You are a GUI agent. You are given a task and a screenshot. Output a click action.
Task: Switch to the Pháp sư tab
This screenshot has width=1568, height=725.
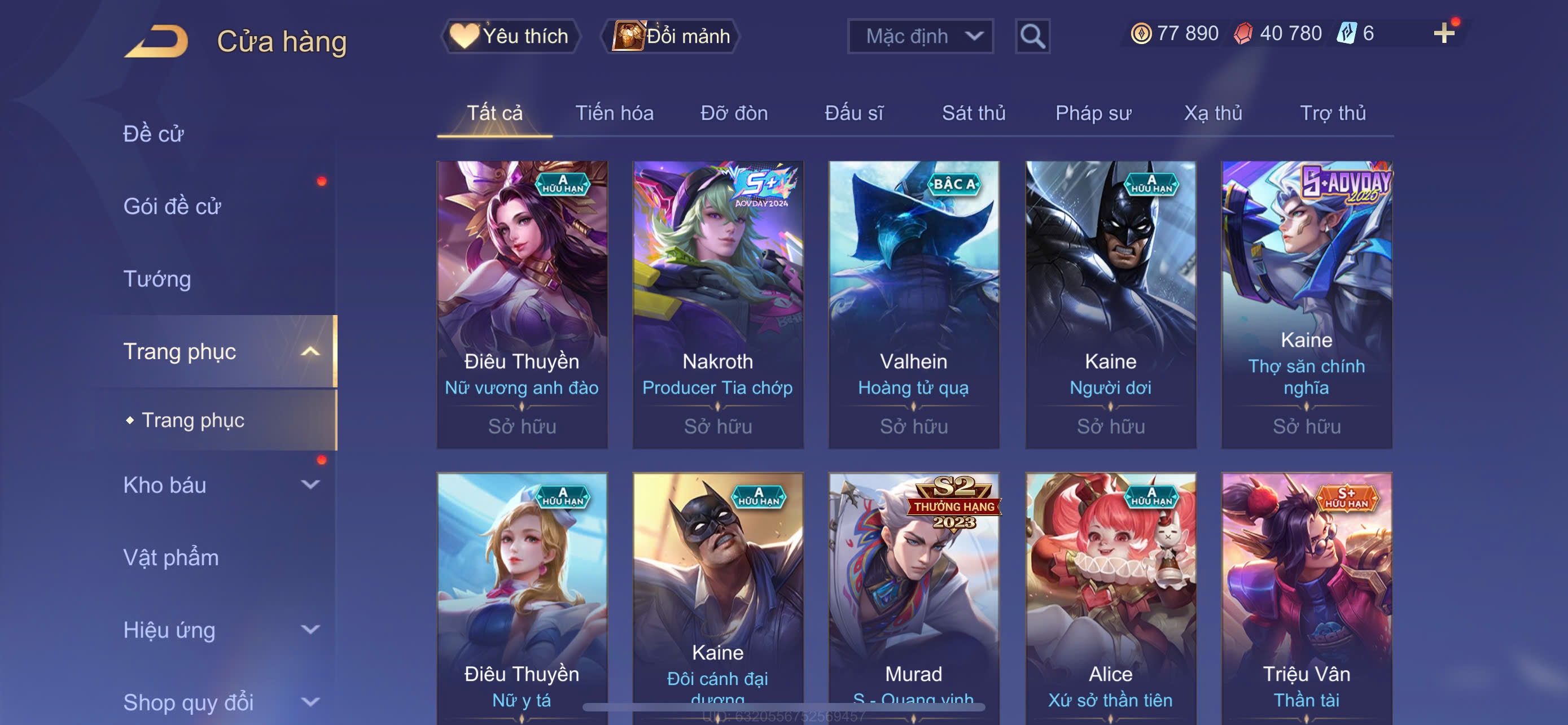[x=1093, y=113]
